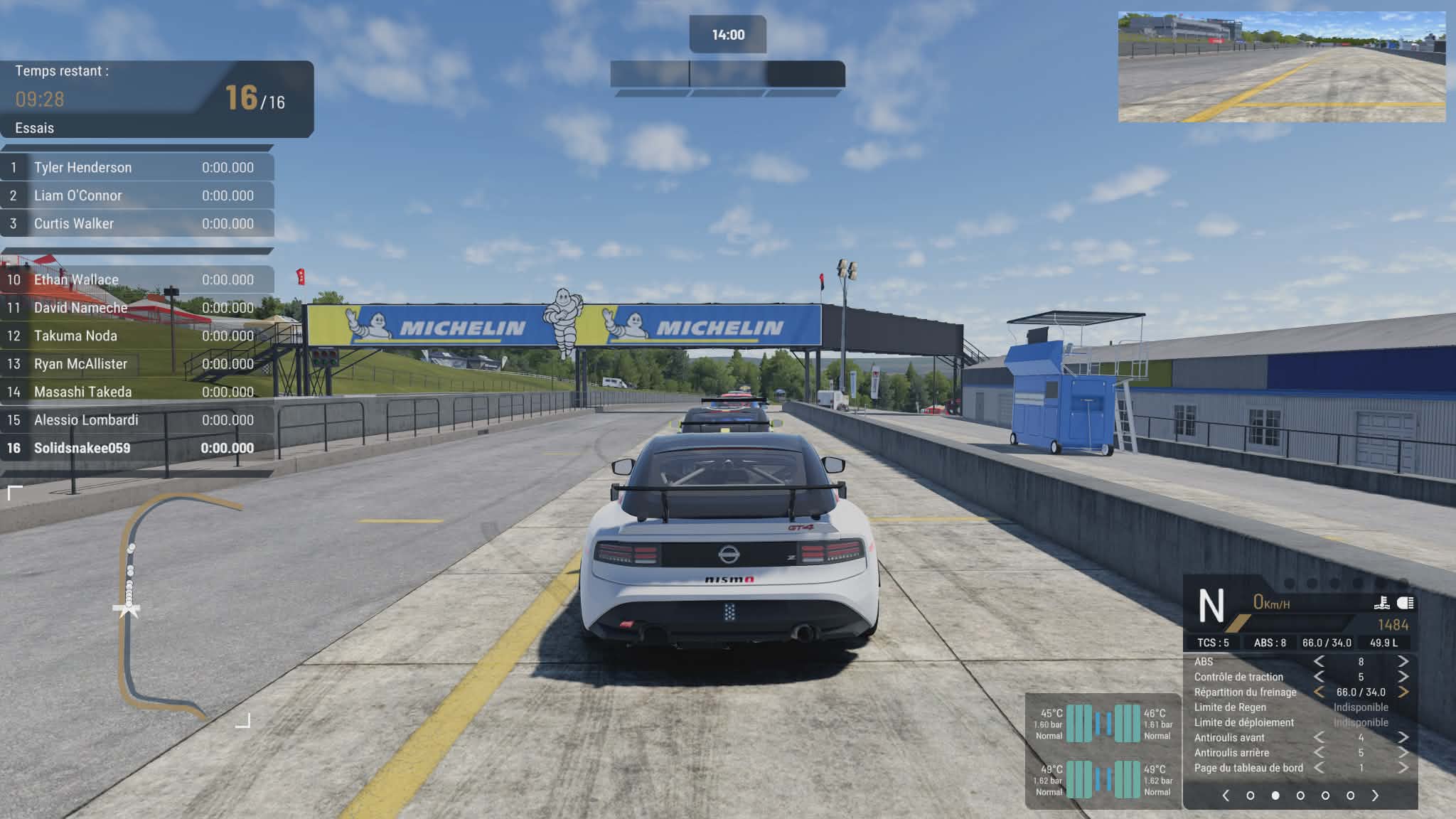Select Takuma Noda's standings row

coord(136,336)
